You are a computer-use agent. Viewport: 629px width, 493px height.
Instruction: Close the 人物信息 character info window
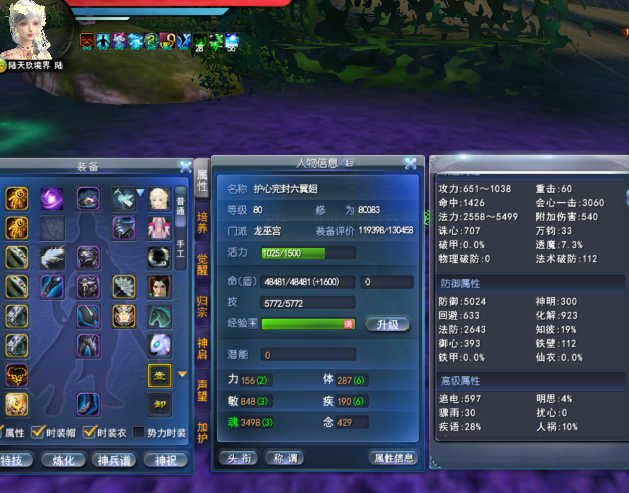tap(410, 164)
